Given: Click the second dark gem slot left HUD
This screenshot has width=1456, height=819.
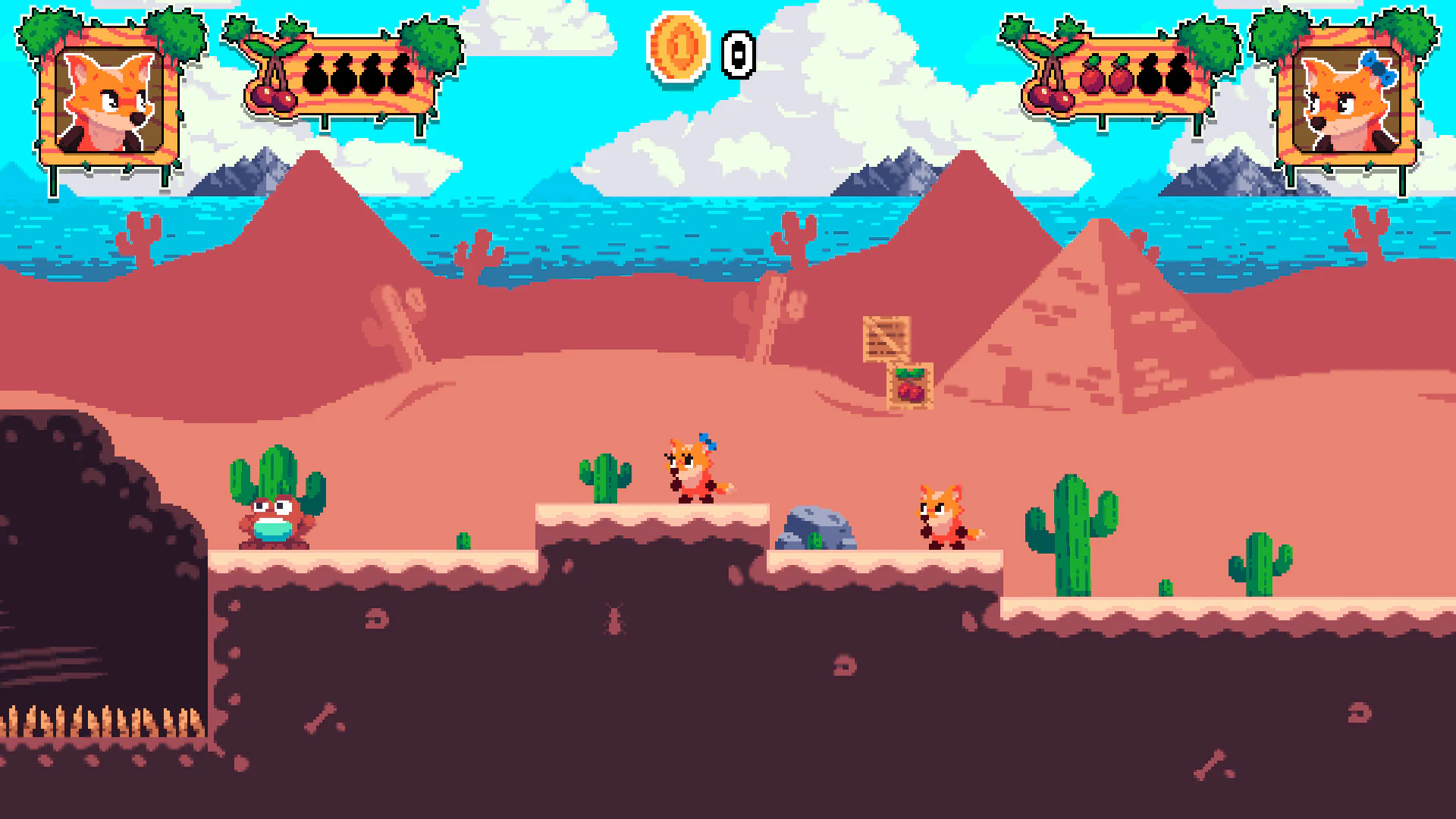Looking at the screenshot, I should (x=347, y=73).
